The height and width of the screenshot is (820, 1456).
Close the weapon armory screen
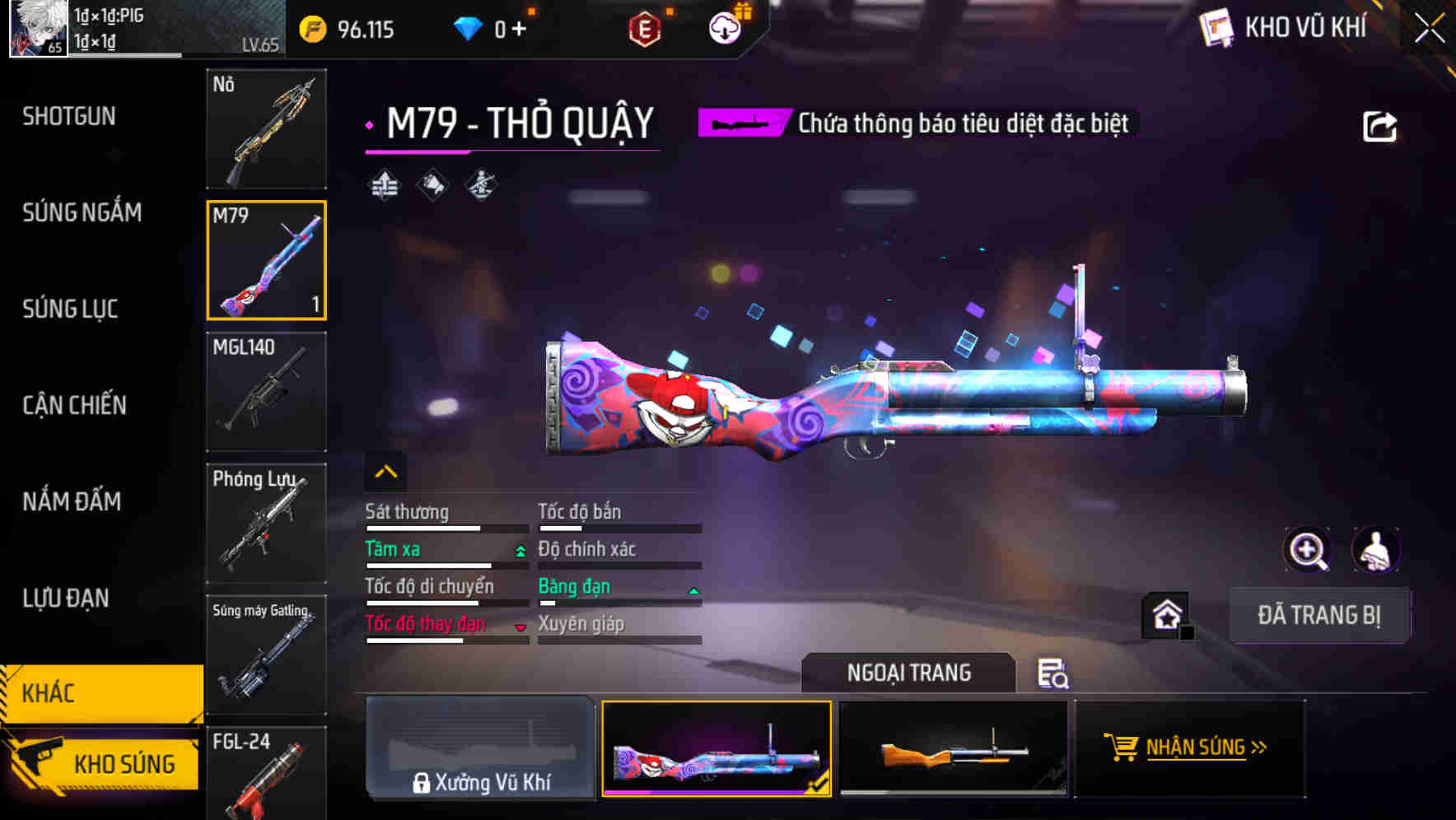click(1429, 29)
